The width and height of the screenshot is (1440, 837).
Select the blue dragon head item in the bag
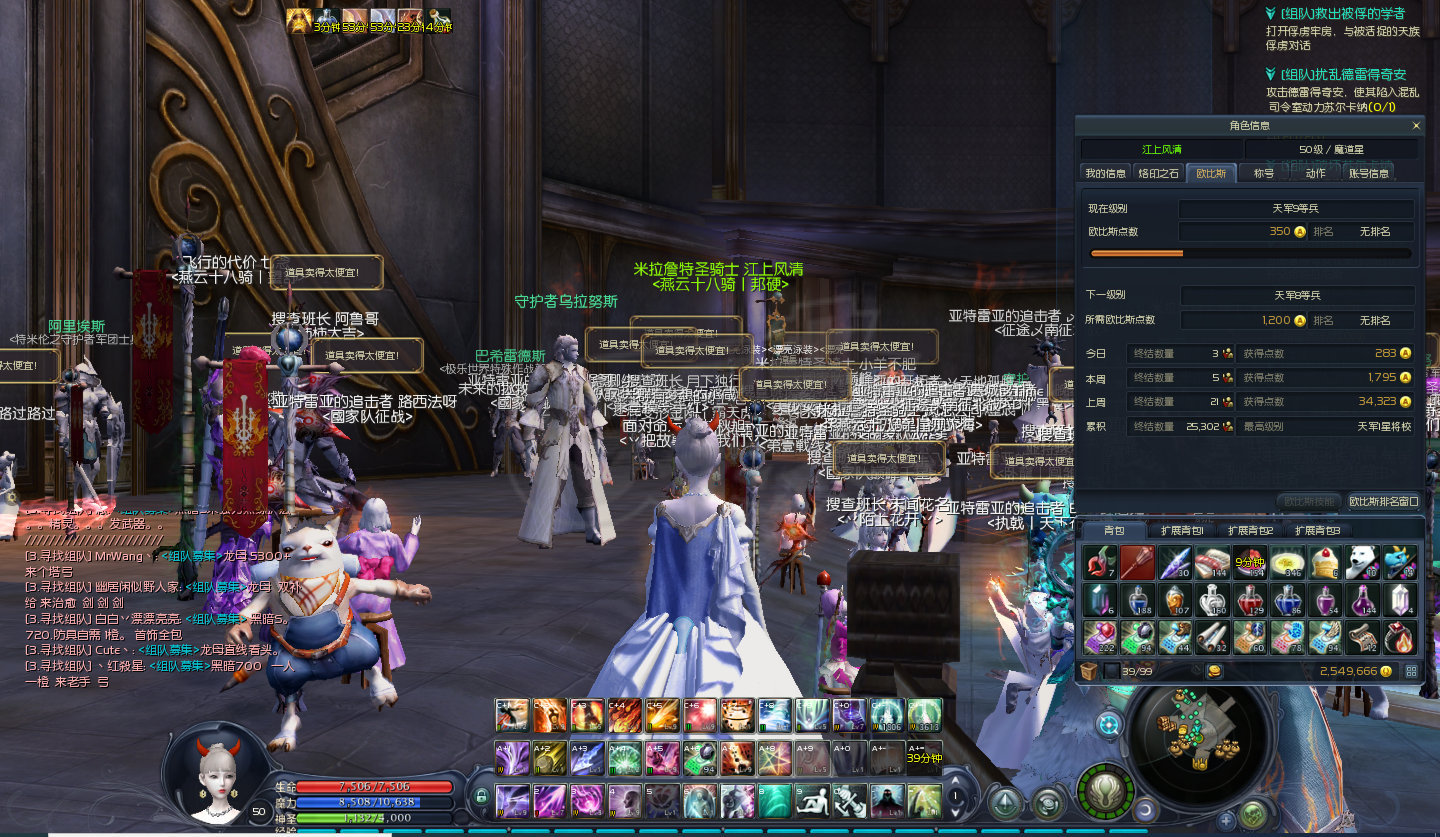point(1399,562)
